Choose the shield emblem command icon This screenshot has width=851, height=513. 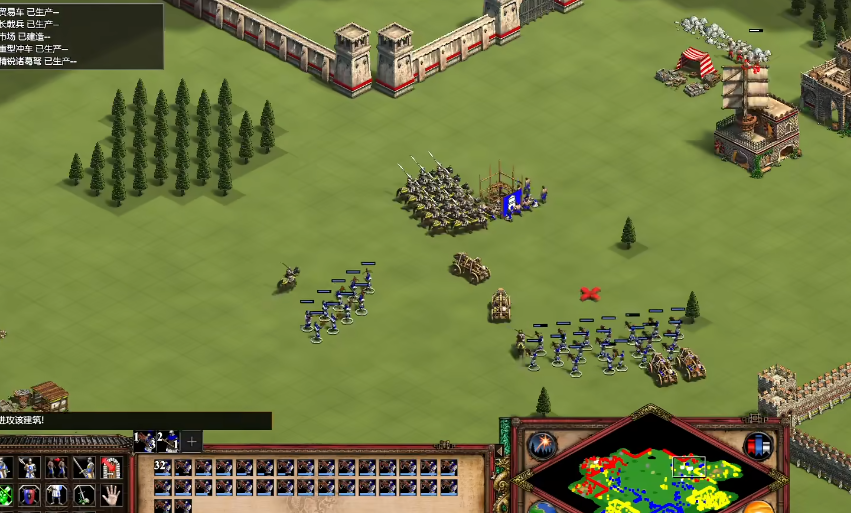[31, 495]
